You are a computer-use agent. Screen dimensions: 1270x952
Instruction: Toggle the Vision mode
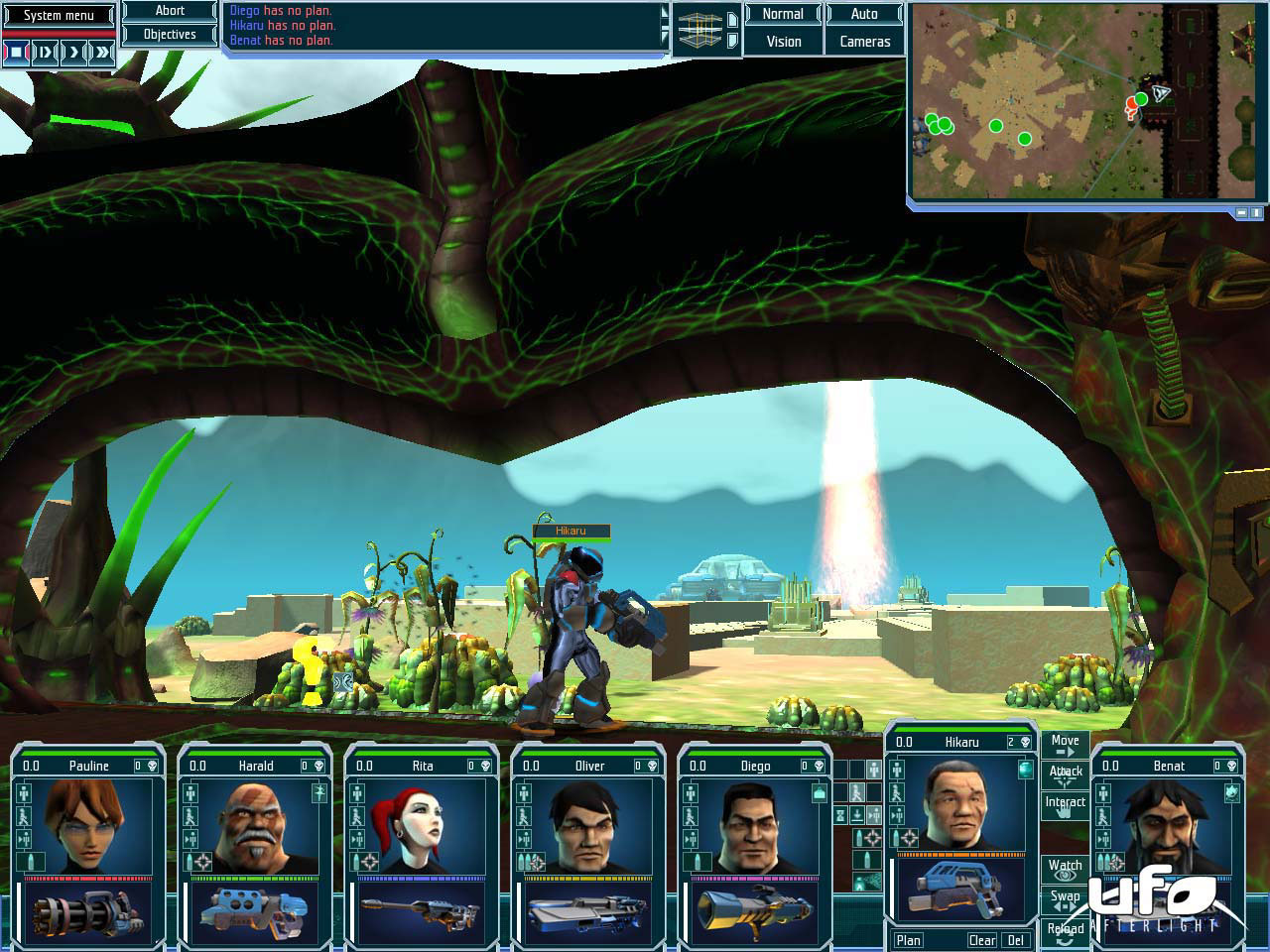click(x=783, y=42)
